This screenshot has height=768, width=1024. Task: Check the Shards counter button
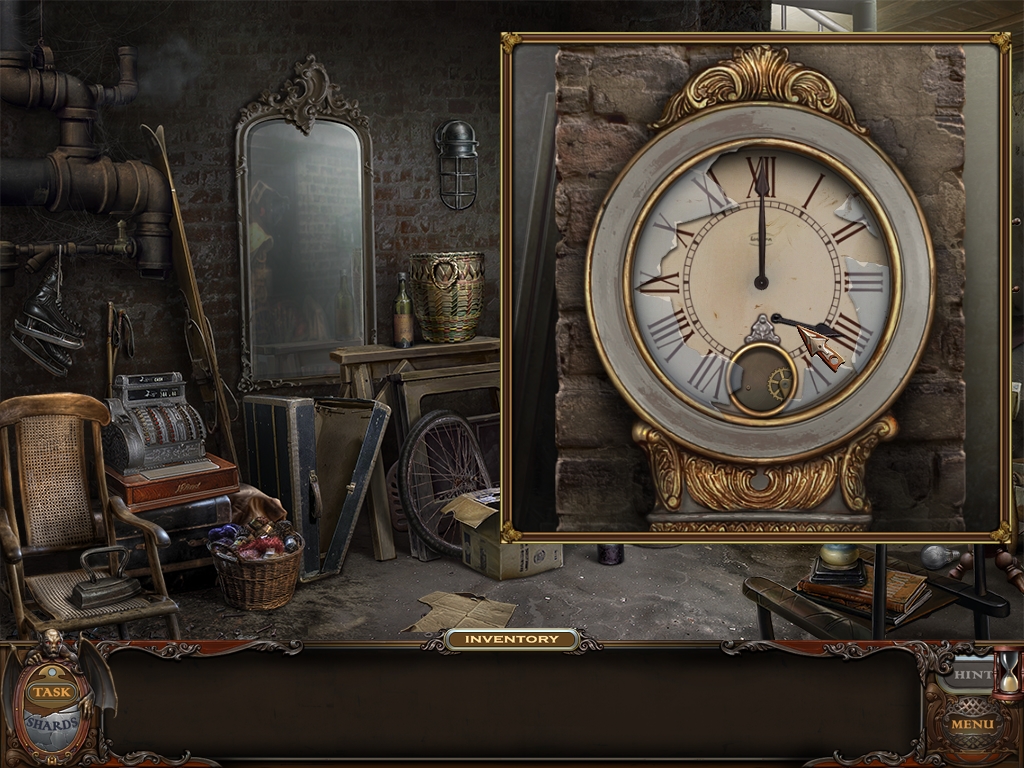(51, 723)
